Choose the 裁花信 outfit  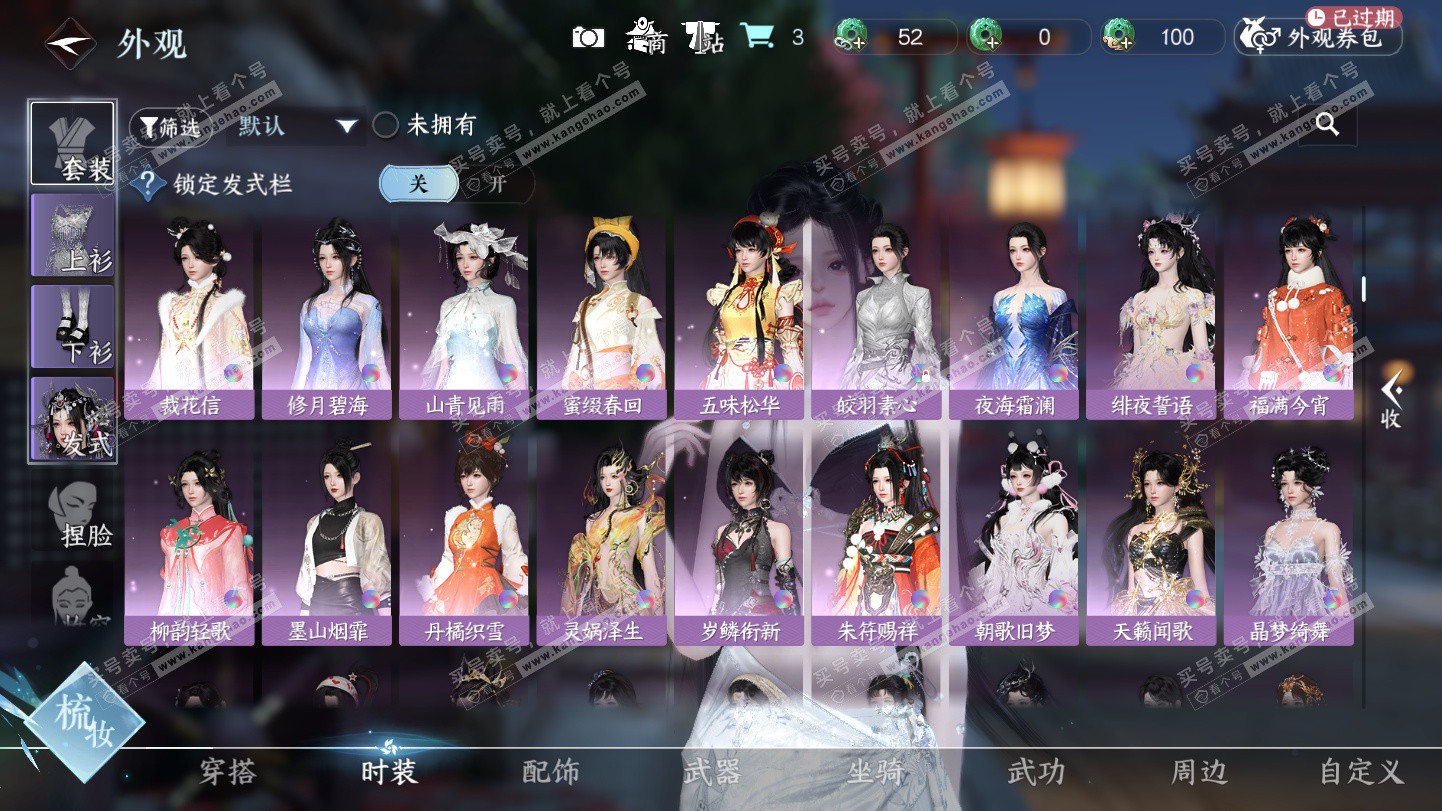(x=189, y=318)
